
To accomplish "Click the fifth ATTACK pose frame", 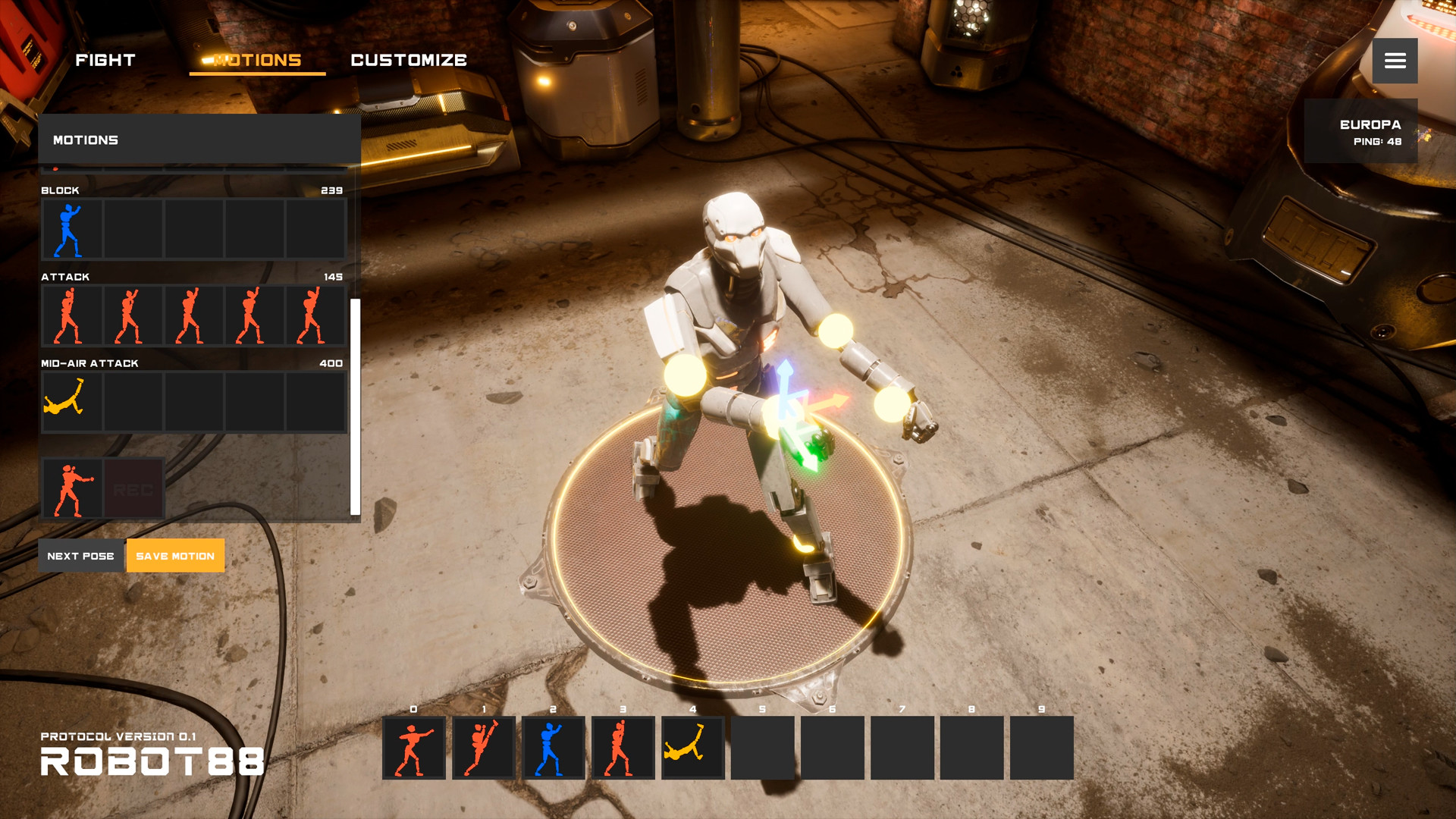I will click(315, 315).
